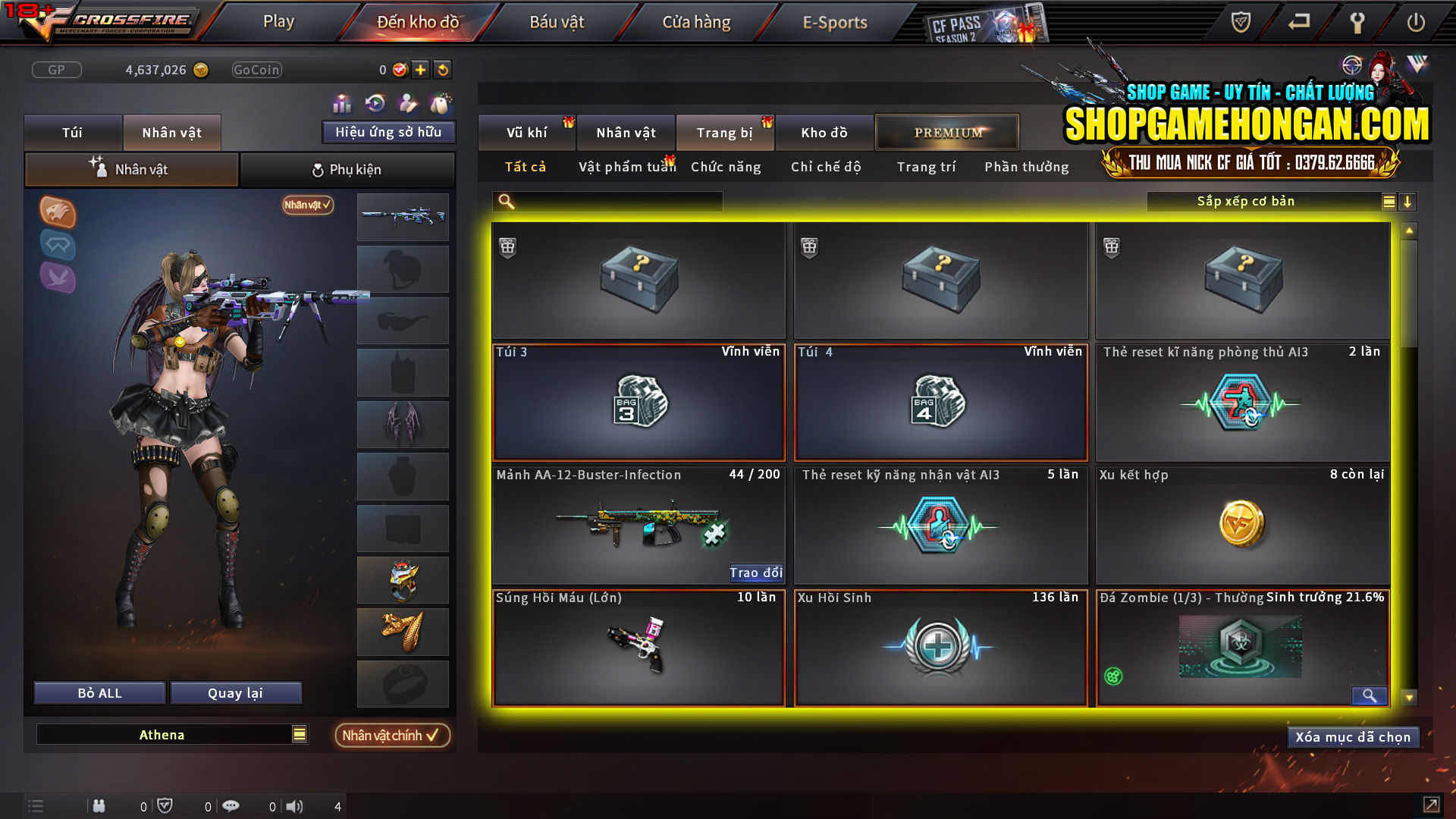Open the character edit icon

pyautogui.click(x=407, y=102)
